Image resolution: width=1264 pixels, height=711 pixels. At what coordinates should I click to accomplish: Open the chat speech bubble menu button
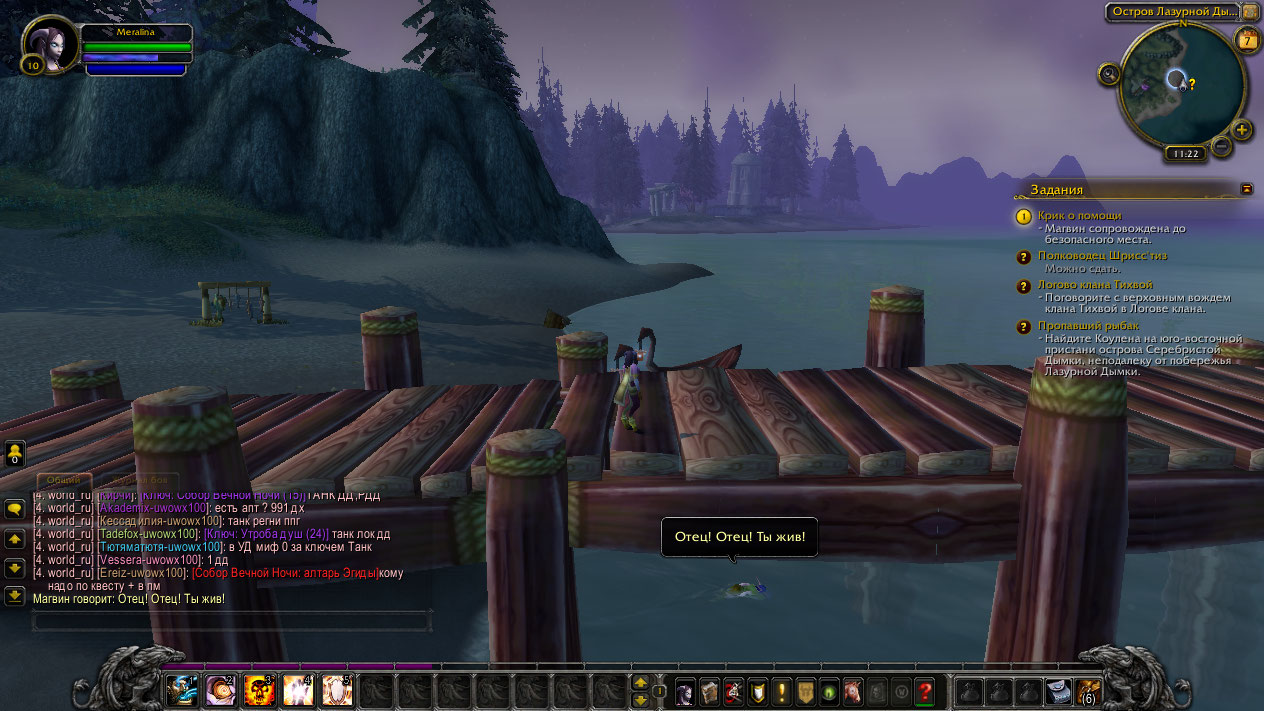point(15,509)
